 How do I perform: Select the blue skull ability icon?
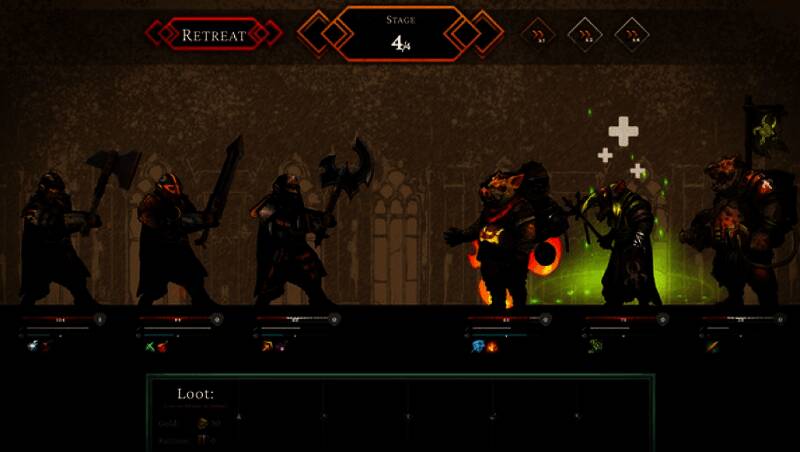click(x=478, y=346)
